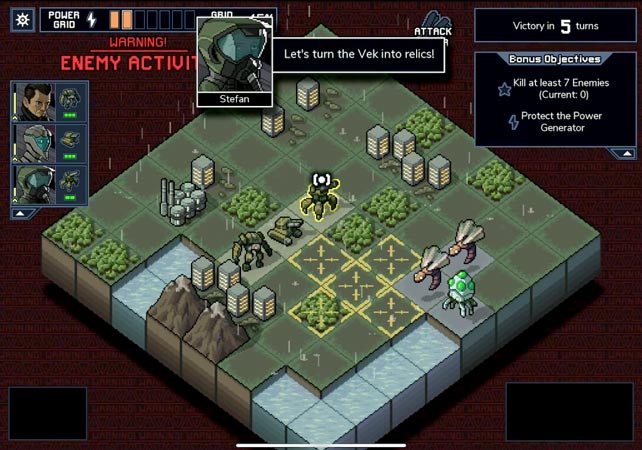
Task: Collapse the squad panel with its arrow
Action: click(x=20, y=213)
